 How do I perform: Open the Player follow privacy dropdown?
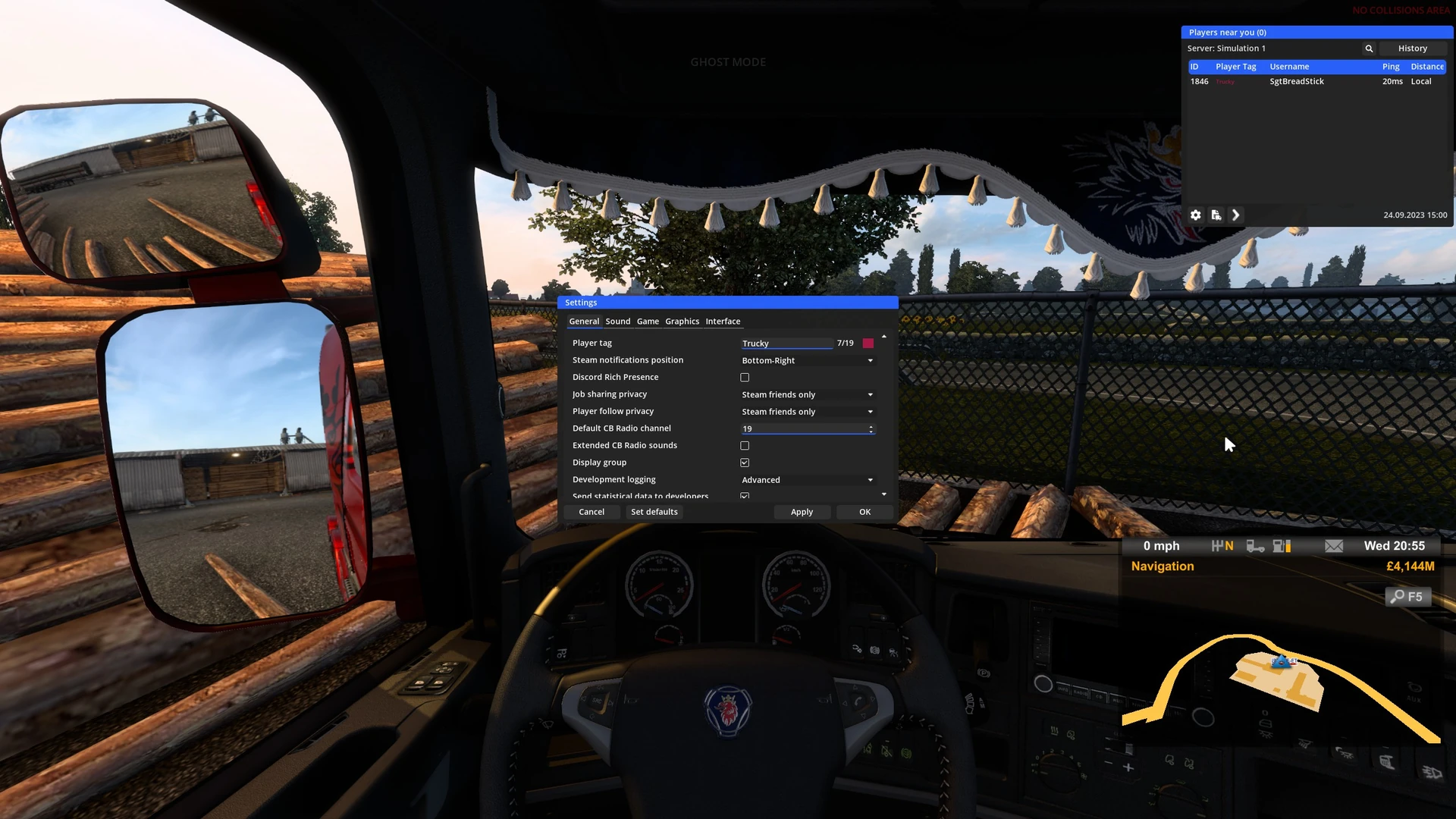point(807,412)
